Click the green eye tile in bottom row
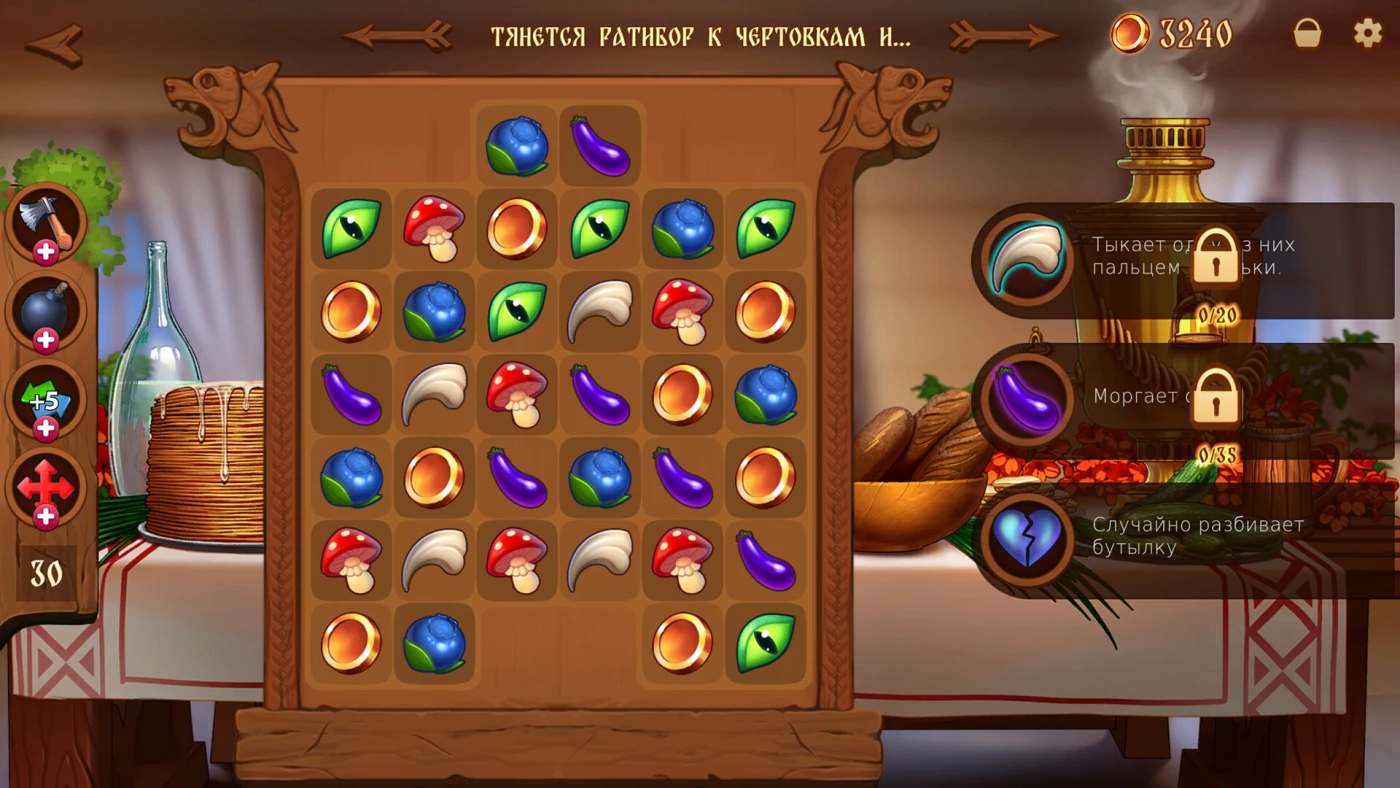The height and width of the screenshot is (788, 1400). (x=766, y=643)
